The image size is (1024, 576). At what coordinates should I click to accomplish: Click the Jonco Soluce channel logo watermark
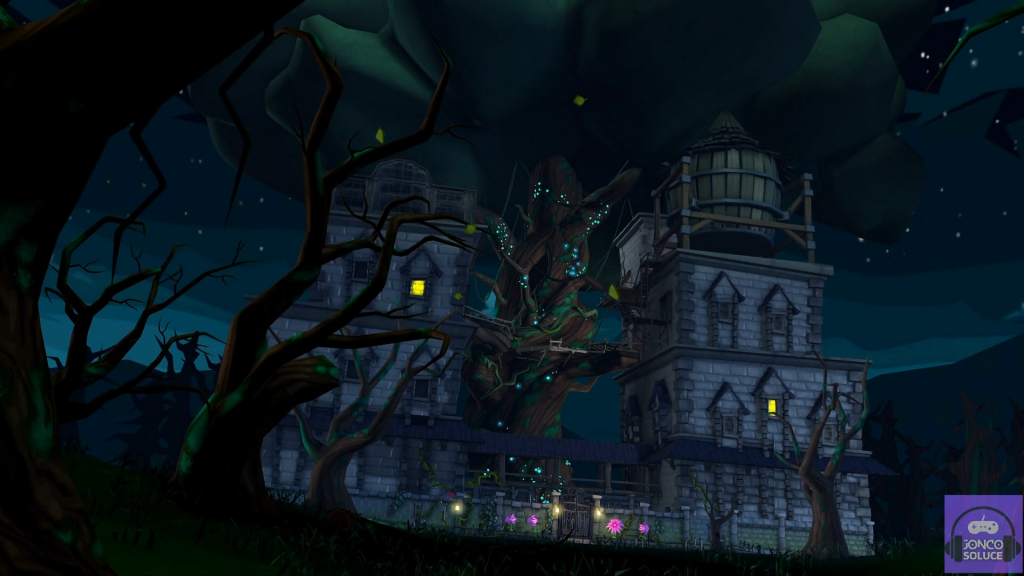[982, 534]
